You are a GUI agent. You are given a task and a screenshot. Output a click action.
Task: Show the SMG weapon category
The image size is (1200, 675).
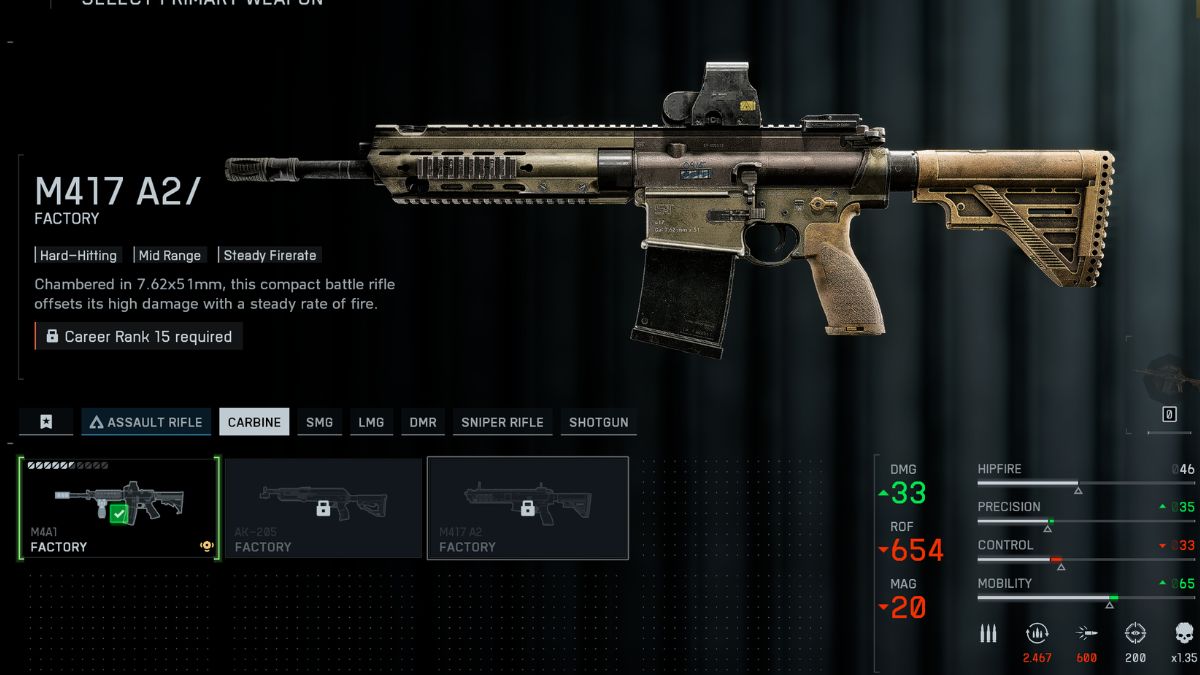point(319,422)
